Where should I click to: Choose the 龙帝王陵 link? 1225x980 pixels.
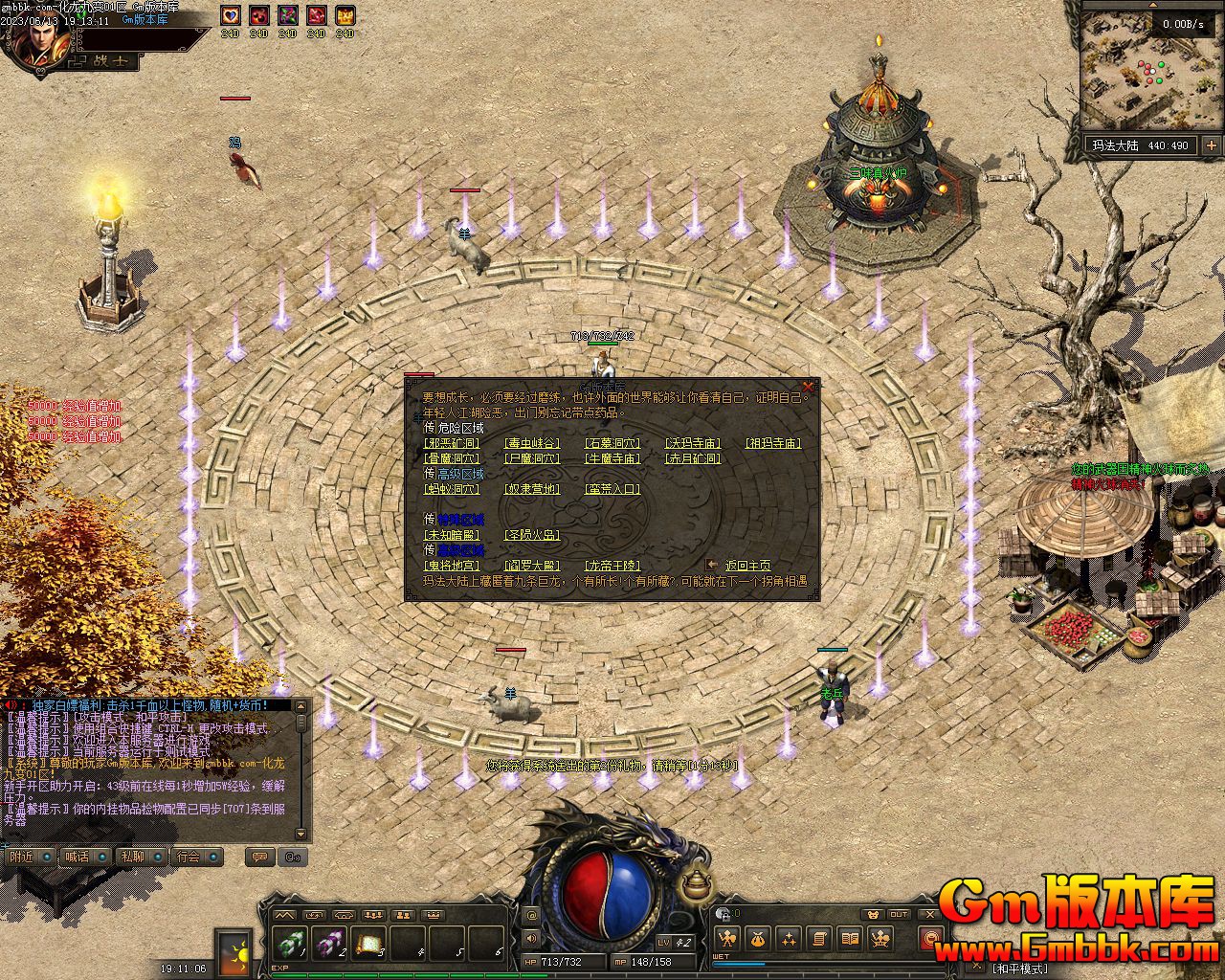(x=612, y=566)
